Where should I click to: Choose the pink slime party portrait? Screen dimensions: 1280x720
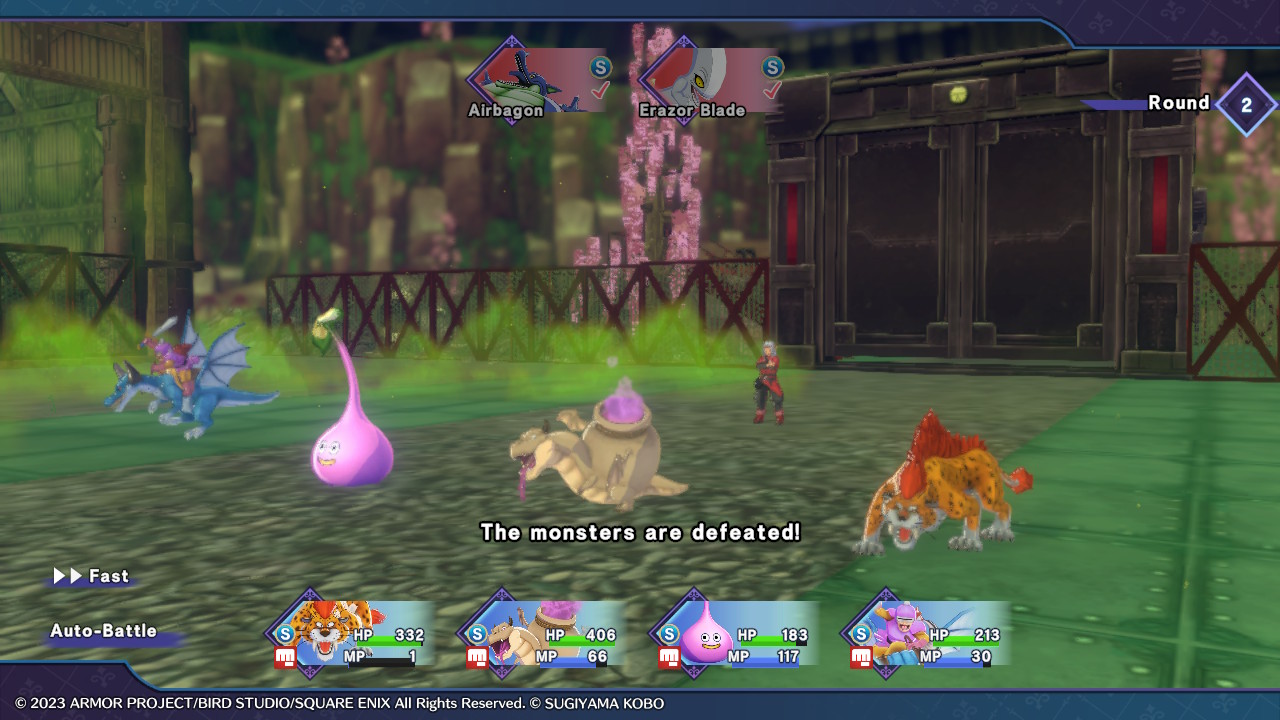734,633
